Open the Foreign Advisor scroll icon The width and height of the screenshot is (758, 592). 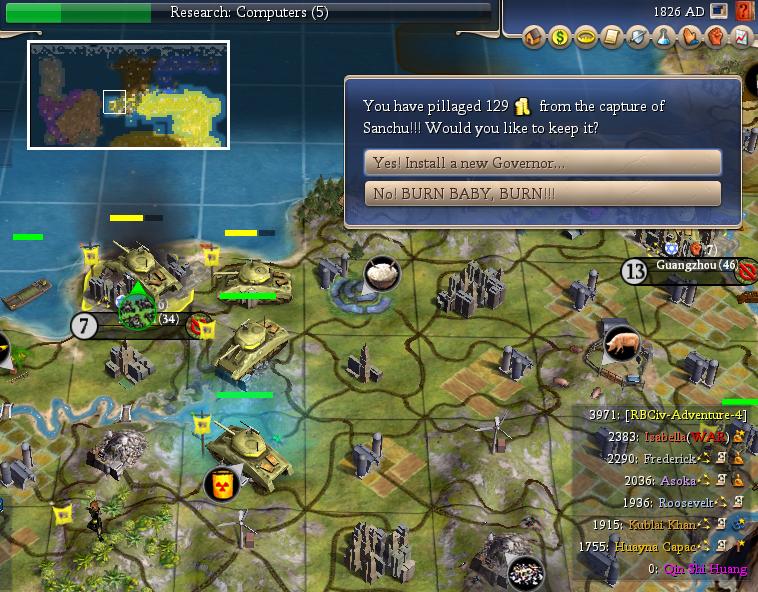611,38
